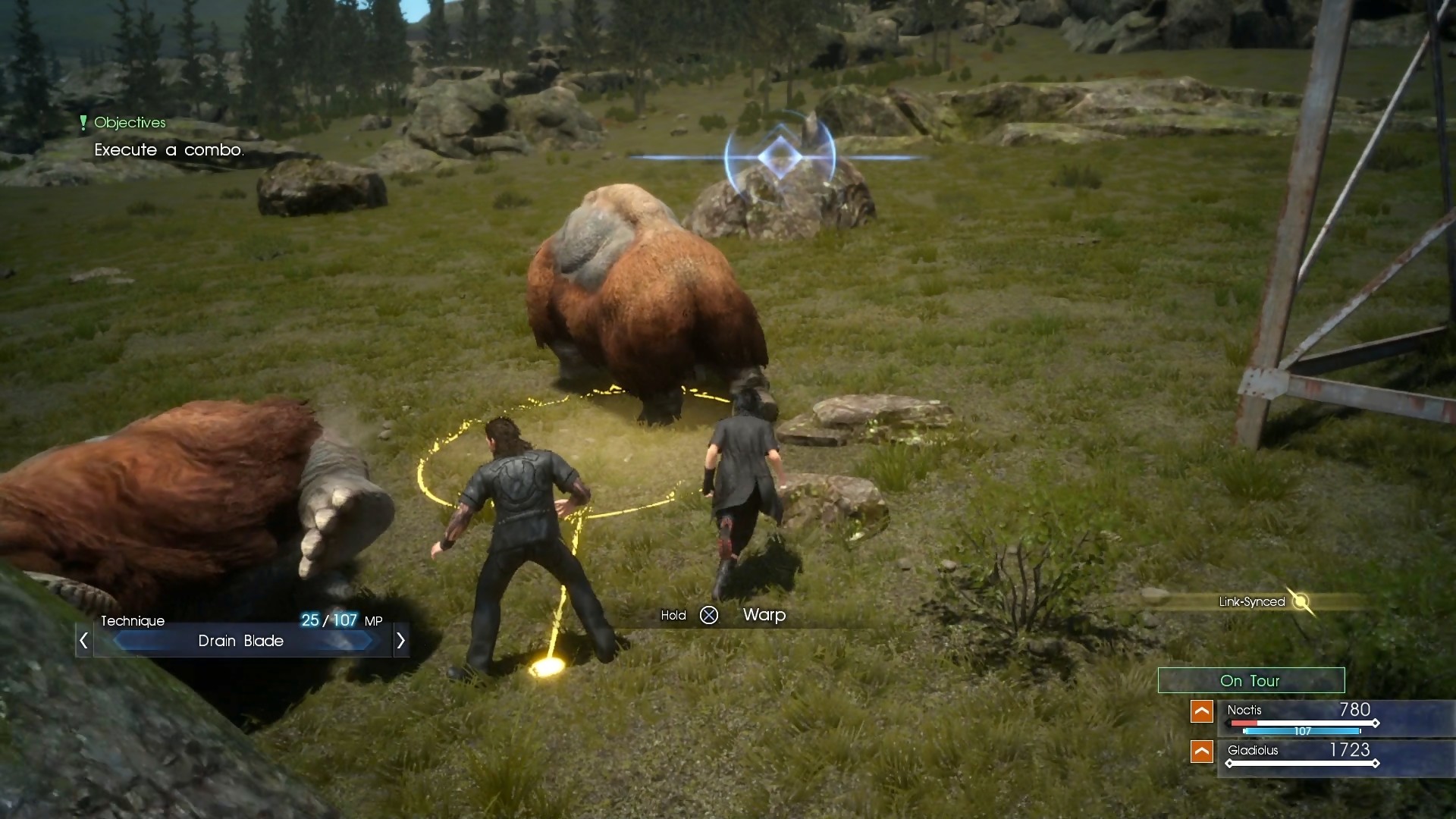Screen dimensions: 1456x819
Task: Select the Noctis orange chevron party icon
Action: [1202, 711]
